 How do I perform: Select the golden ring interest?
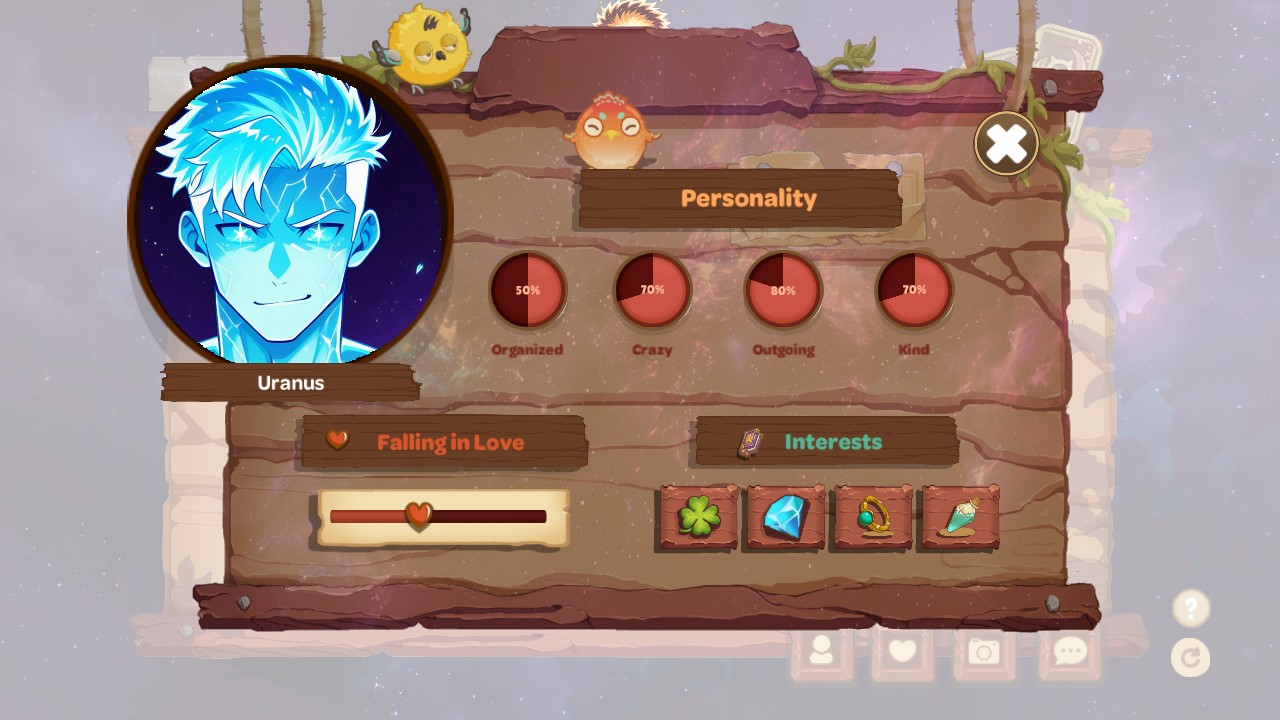[x=871, y=517]
